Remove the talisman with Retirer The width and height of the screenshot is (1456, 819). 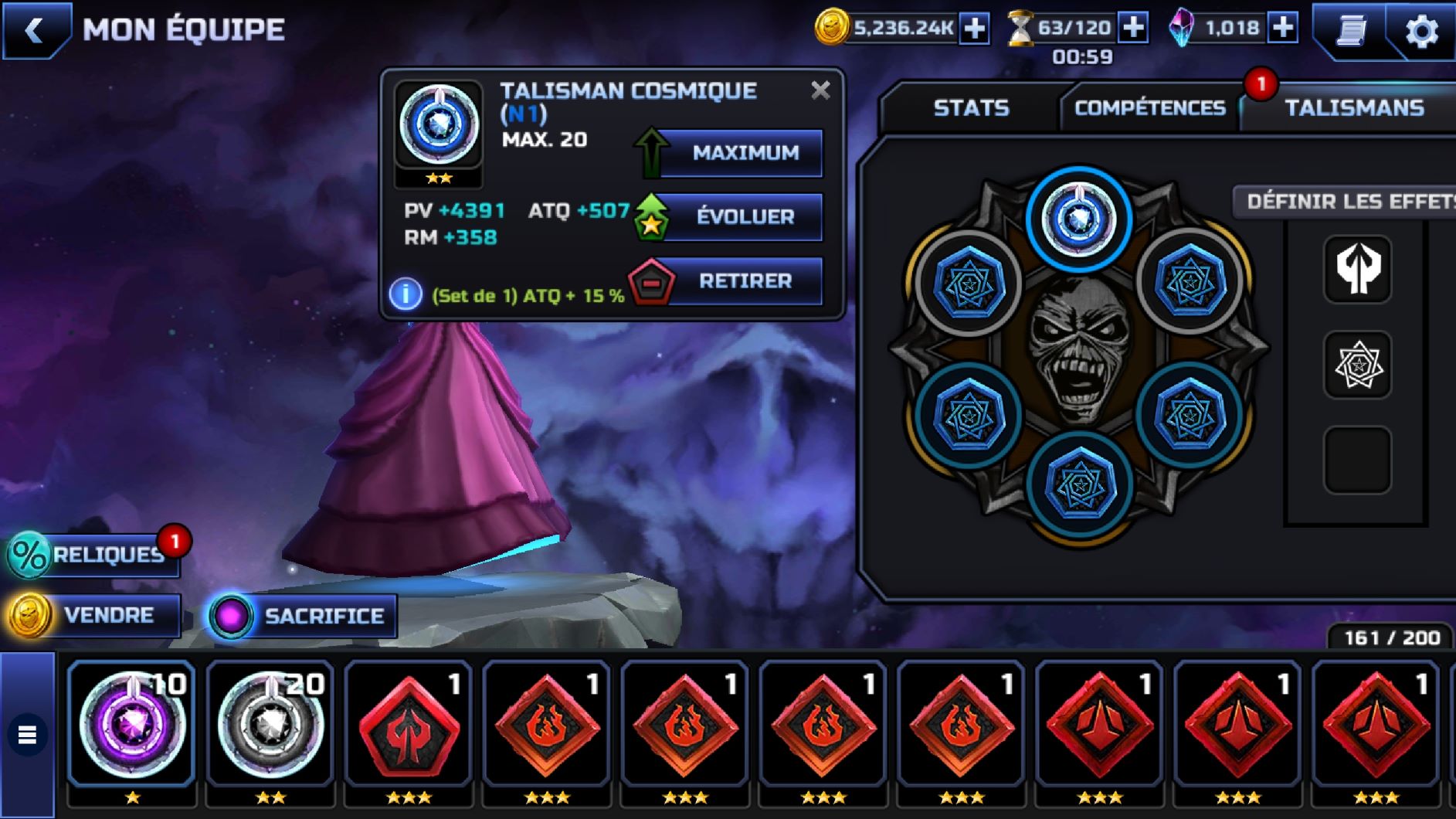click(x=743, y=281)
